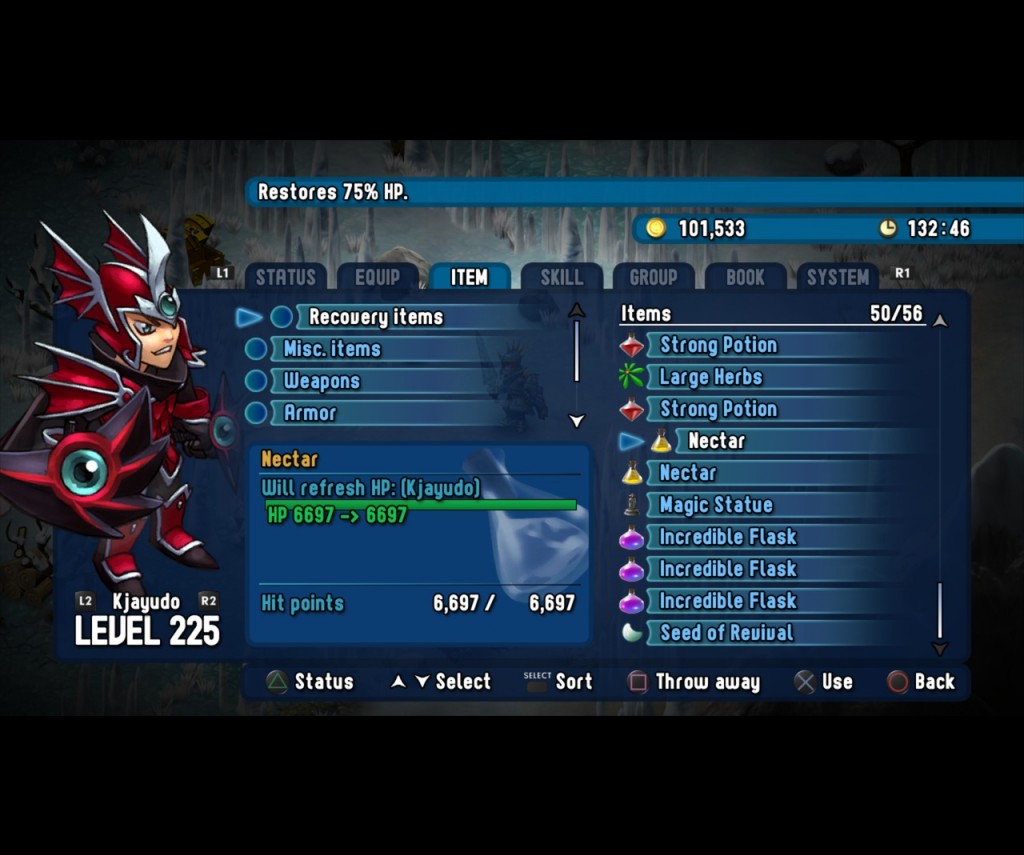The width and height of the screenshot is (1024, 855).
Task: Open the Weapons category
Action: click(x=321, y=381)
